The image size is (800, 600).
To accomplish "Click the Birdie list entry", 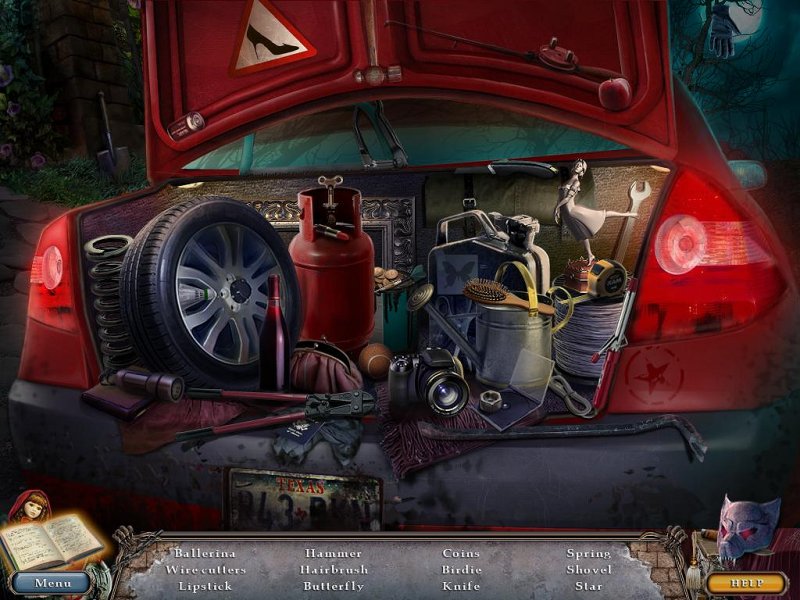I will tap(461, 569).
